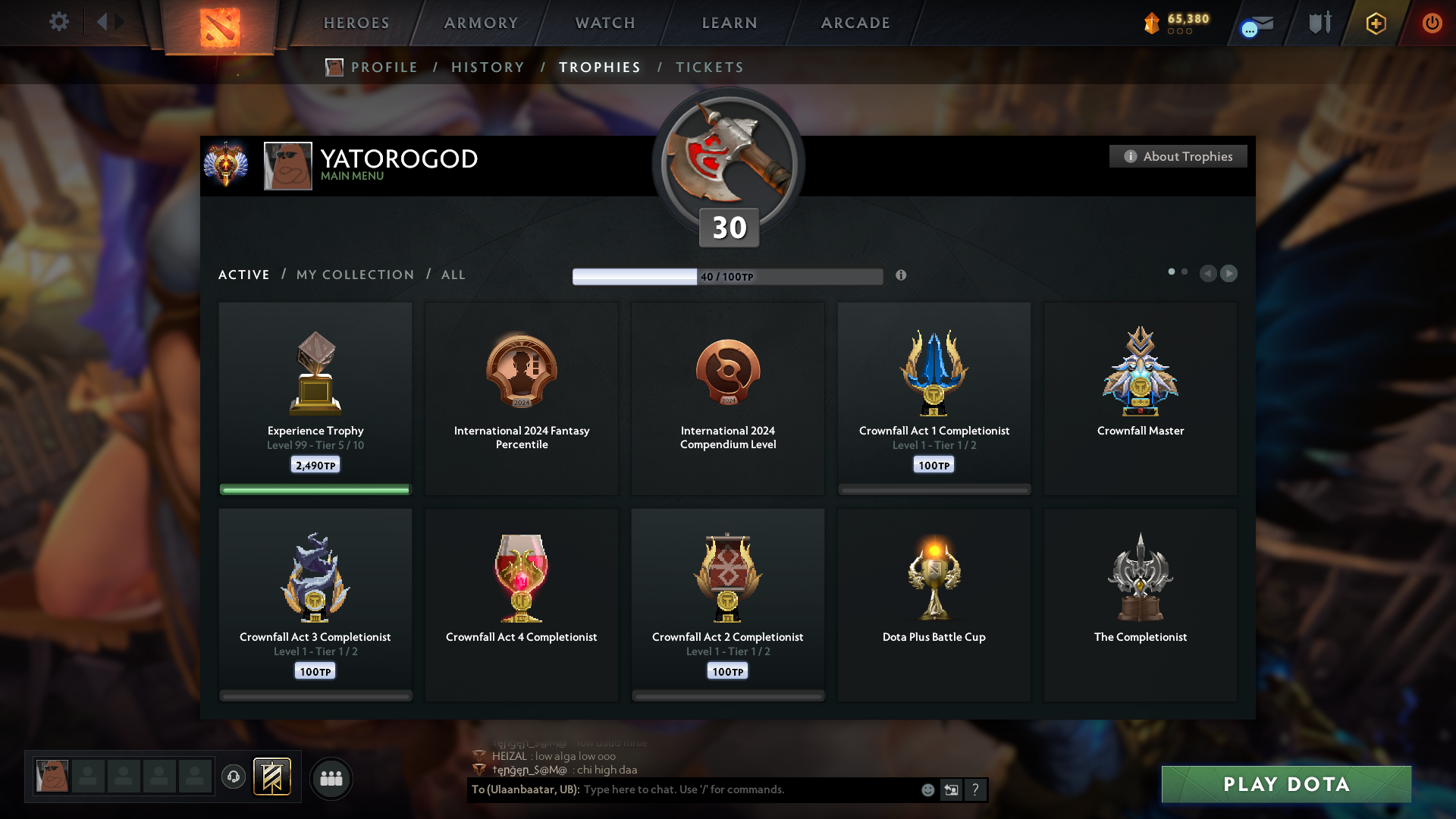The height and width of the screenshot is (819, 1456).
Task: Open voice chat settings via headset icon
Action: click(x=234, y=777)
